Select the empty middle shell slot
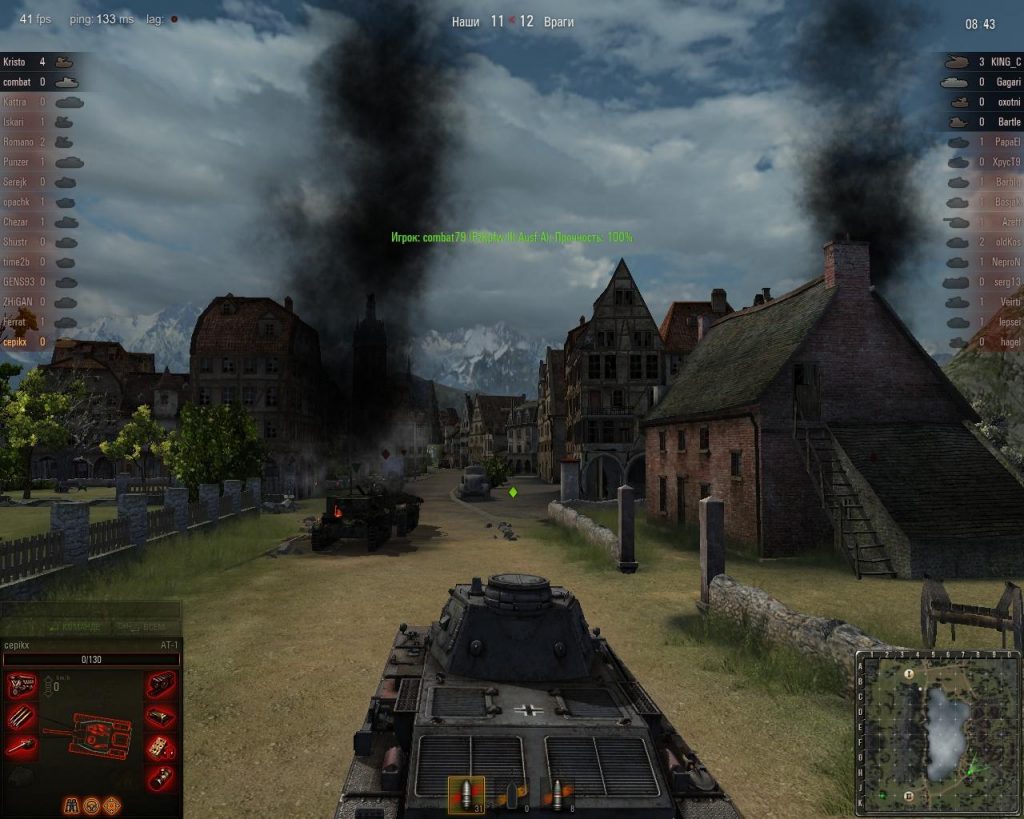The width and height of the screenshot is (1024, 819). 512,795
